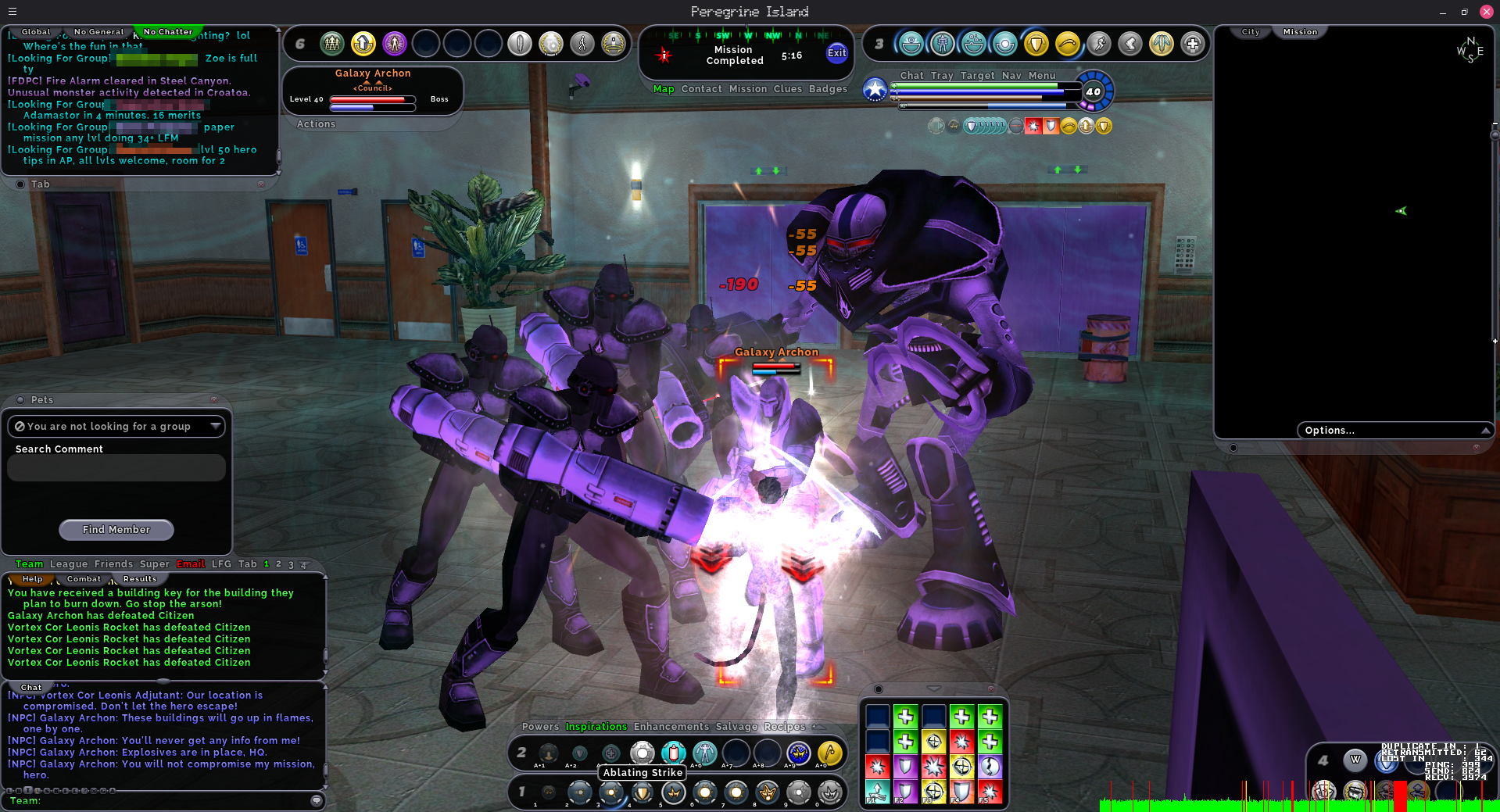Open the Salvage window
The image size is (1500, 812).
tap(736, 727)
